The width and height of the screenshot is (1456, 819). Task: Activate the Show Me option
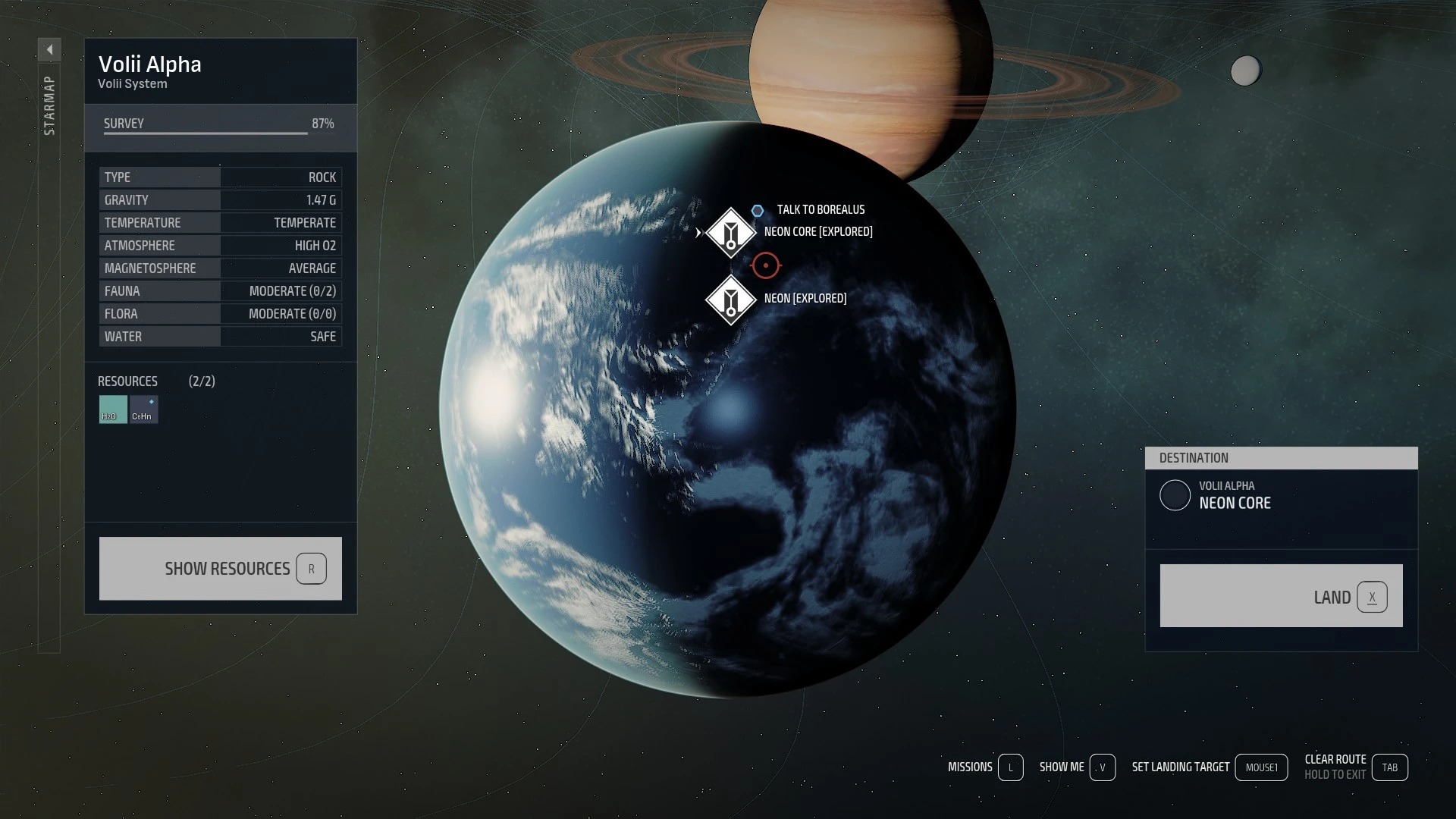click(1102, 767)
